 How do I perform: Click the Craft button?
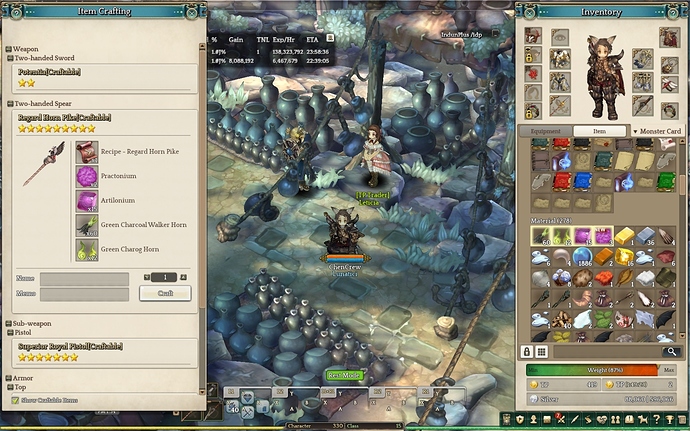(x=165, y=293)
